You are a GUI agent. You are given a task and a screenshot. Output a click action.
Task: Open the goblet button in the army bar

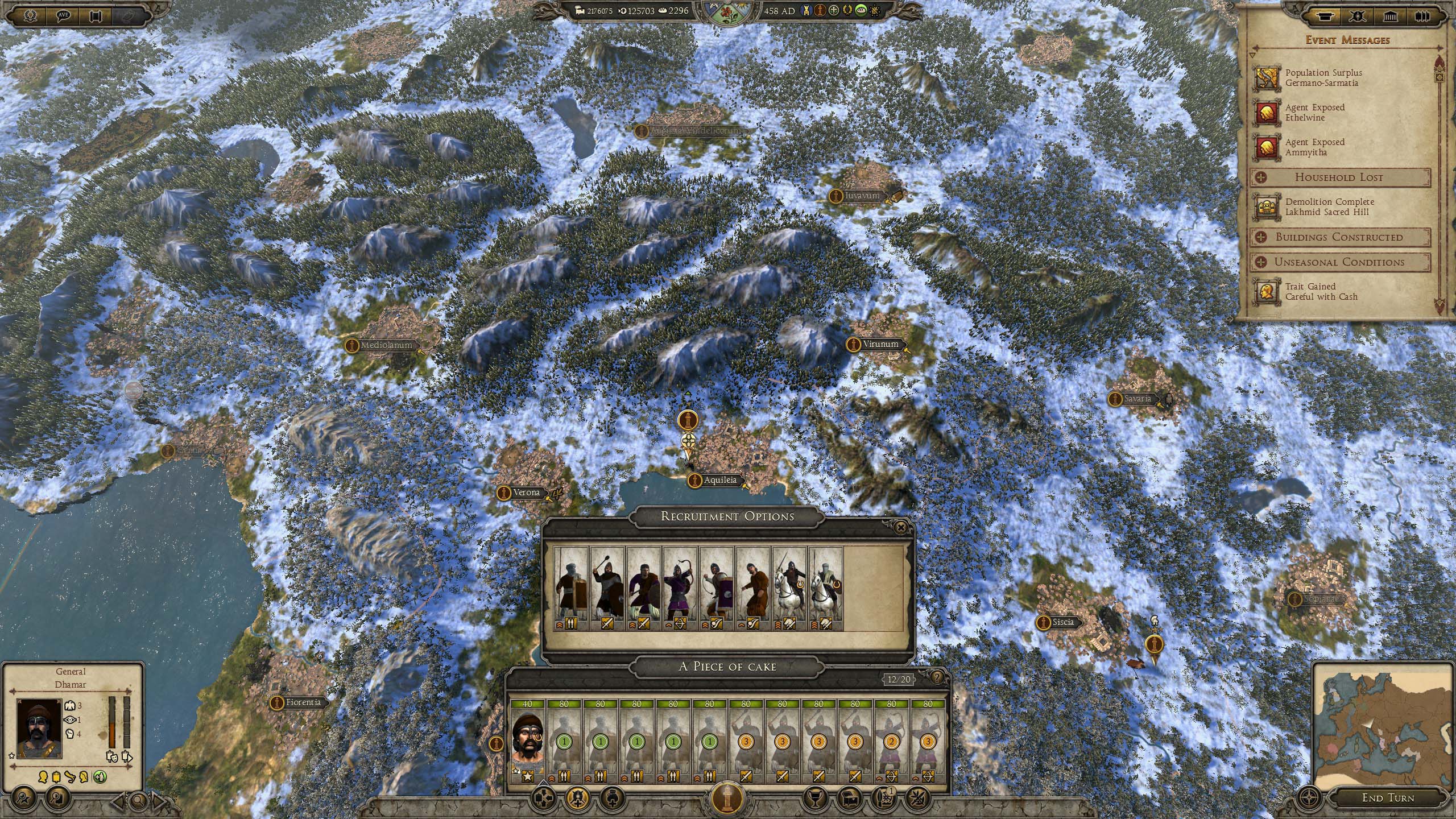pos(814,799)
